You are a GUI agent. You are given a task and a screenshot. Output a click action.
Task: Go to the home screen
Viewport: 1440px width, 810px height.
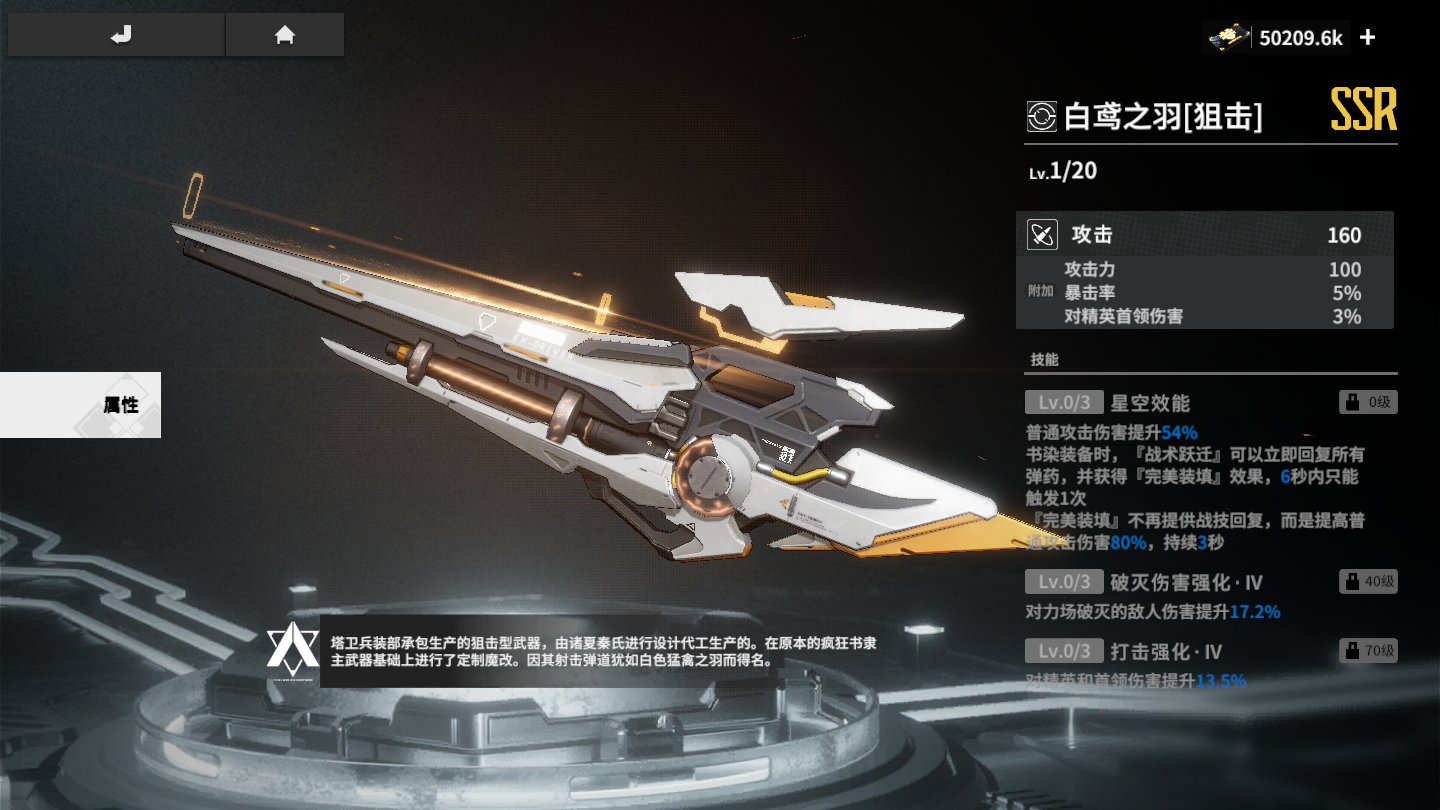tap(285, 36)
